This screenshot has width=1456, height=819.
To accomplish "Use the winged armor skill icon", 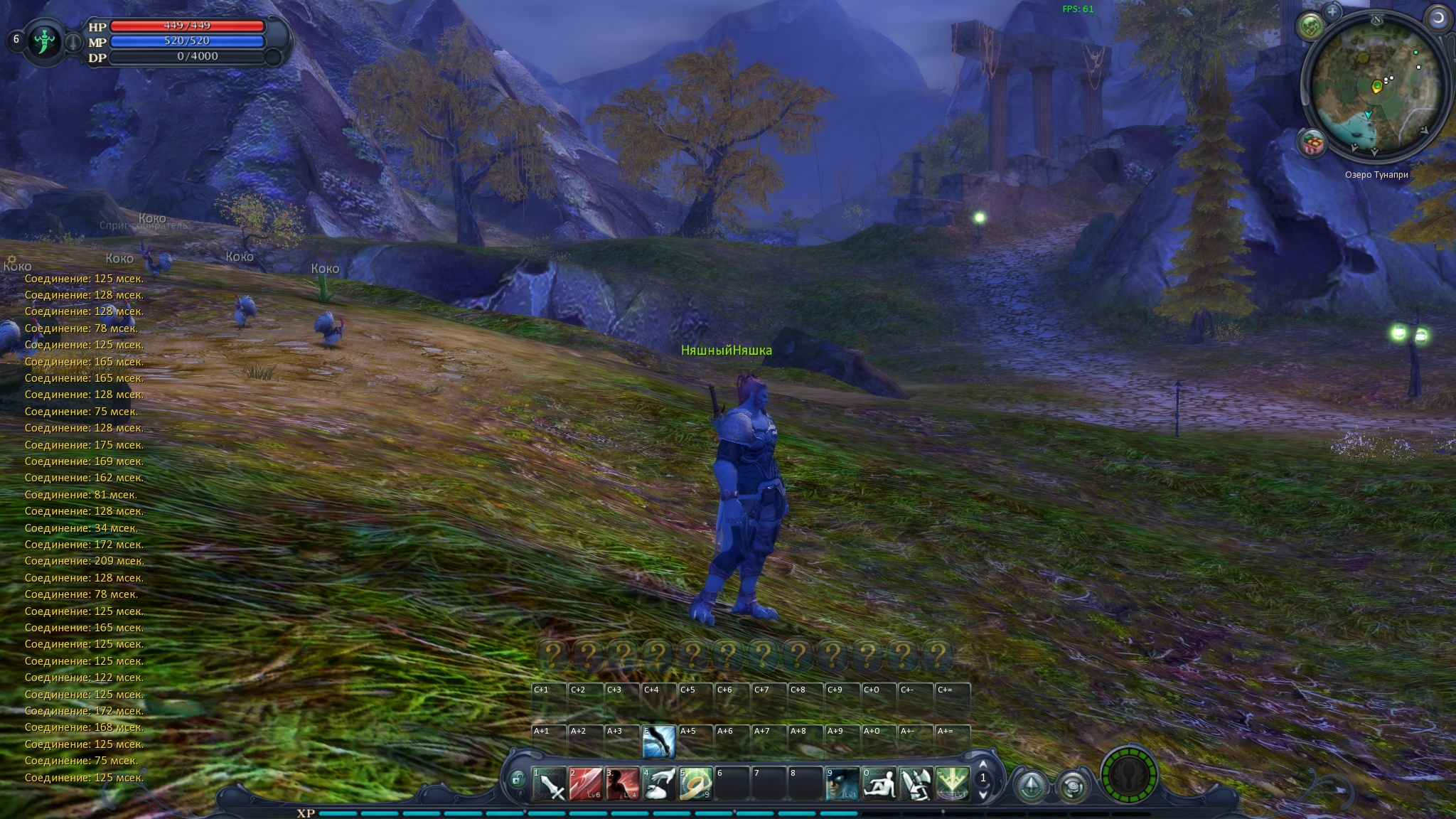I will [916, 783].
